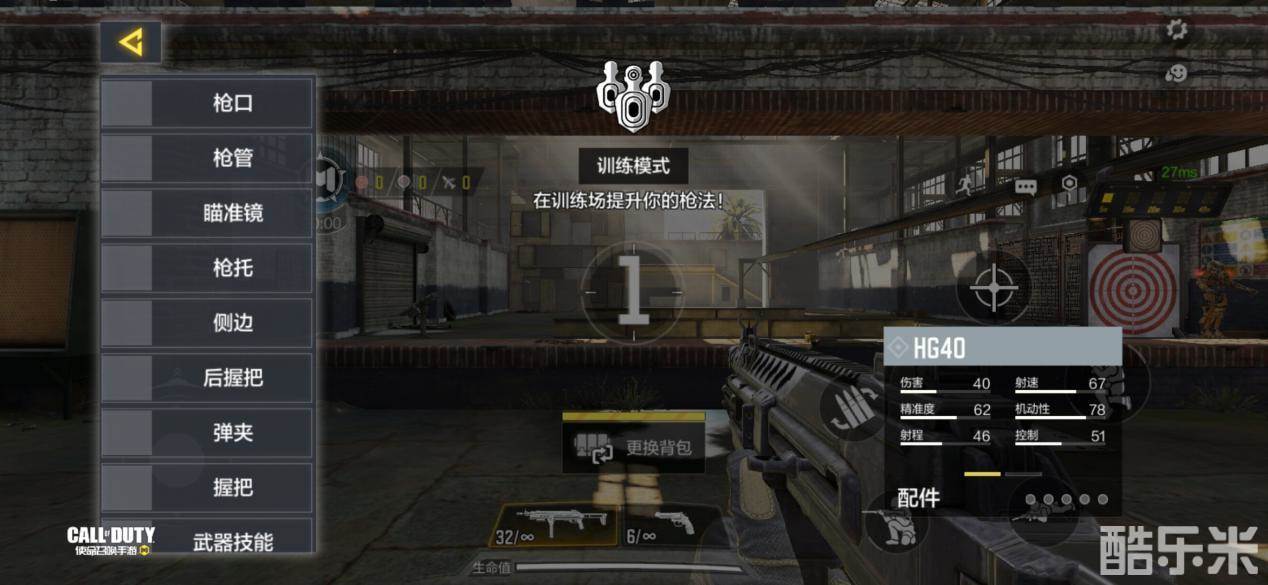
Task: Choose the 后握把 rear grip category
Action: click(x=208, y=378)
